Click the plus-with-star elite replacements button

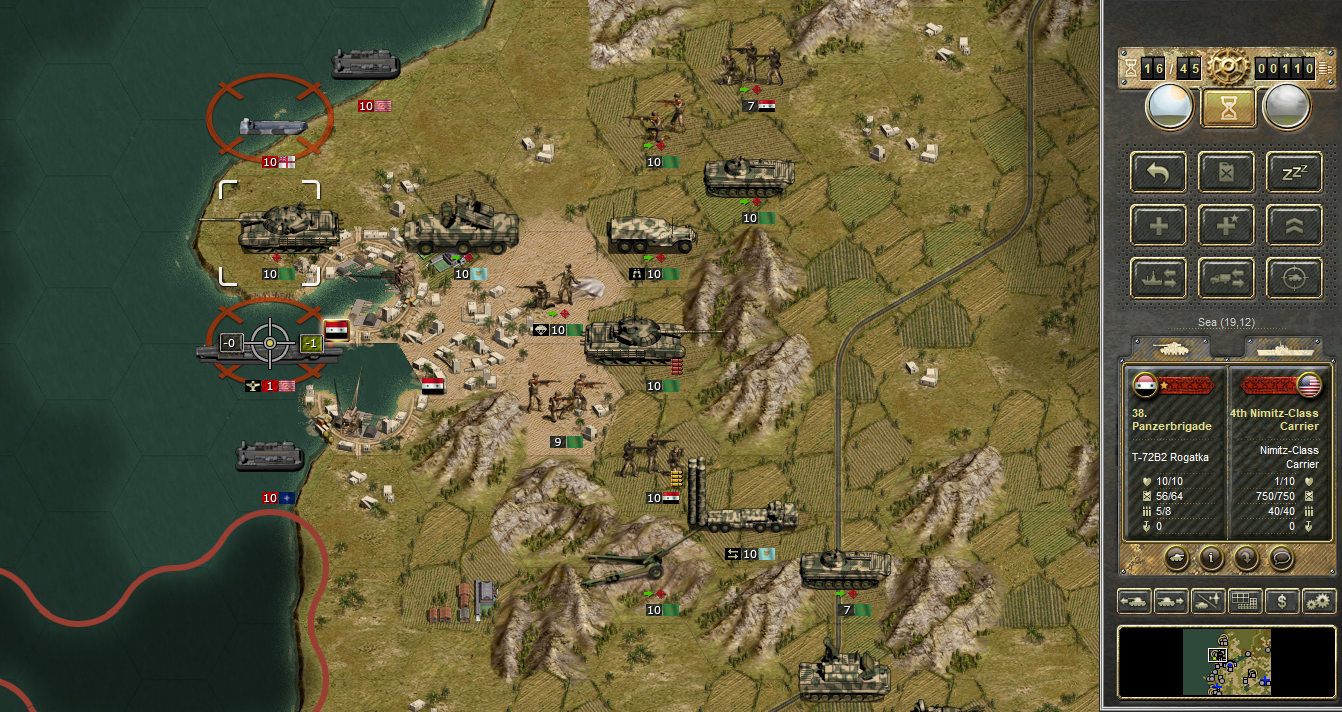[x=1227, y=225]
